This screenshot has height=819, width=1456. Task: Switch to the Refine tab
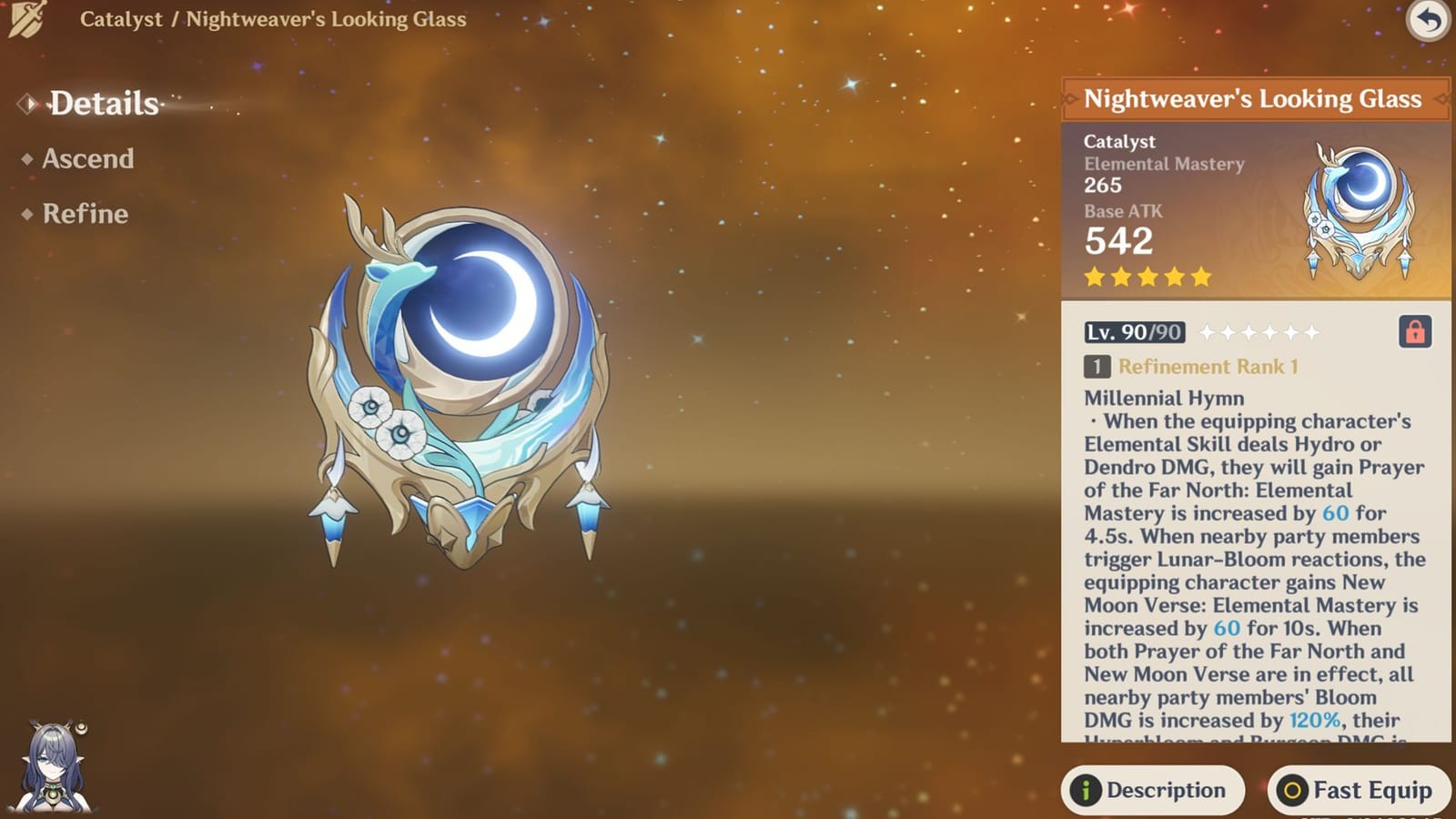[x=84, y=215]
